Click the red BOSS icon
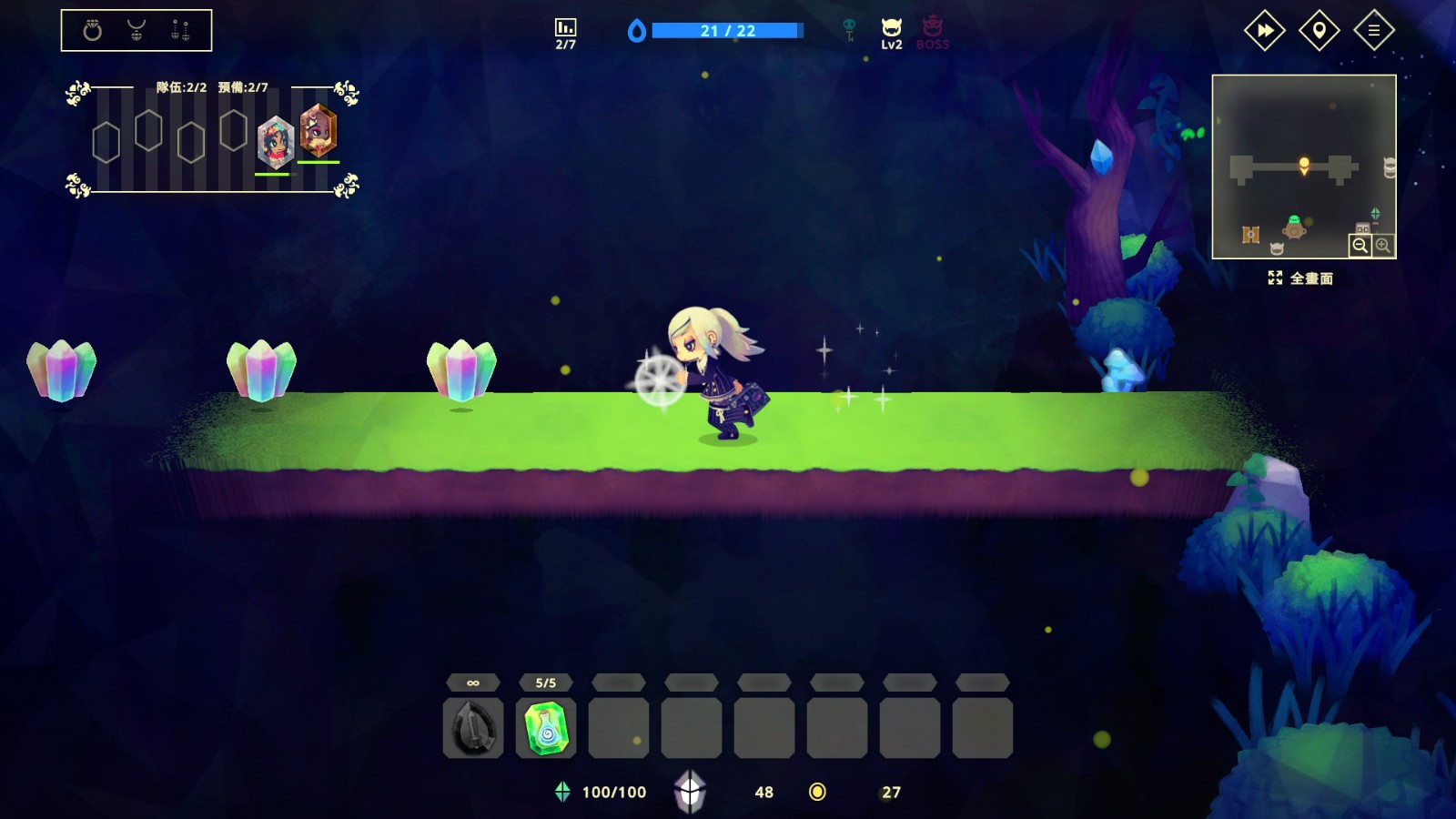Screen dimensions: 1456x819 pos(932,33)
